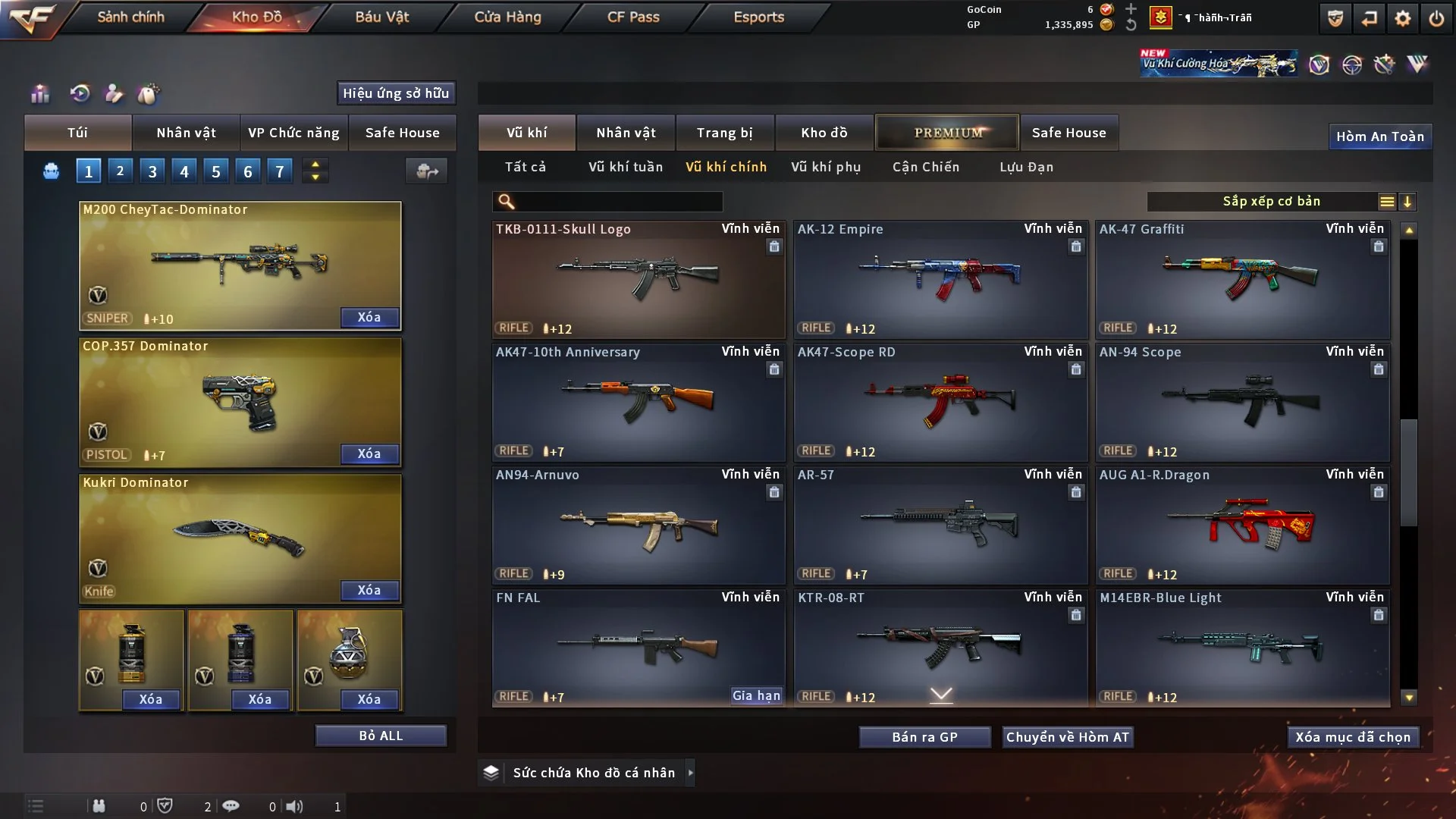The width and height of the screenshot is (1456, 819).
Task: Open the Sảnh chính main lobby tab
Action: click(130, 17)
